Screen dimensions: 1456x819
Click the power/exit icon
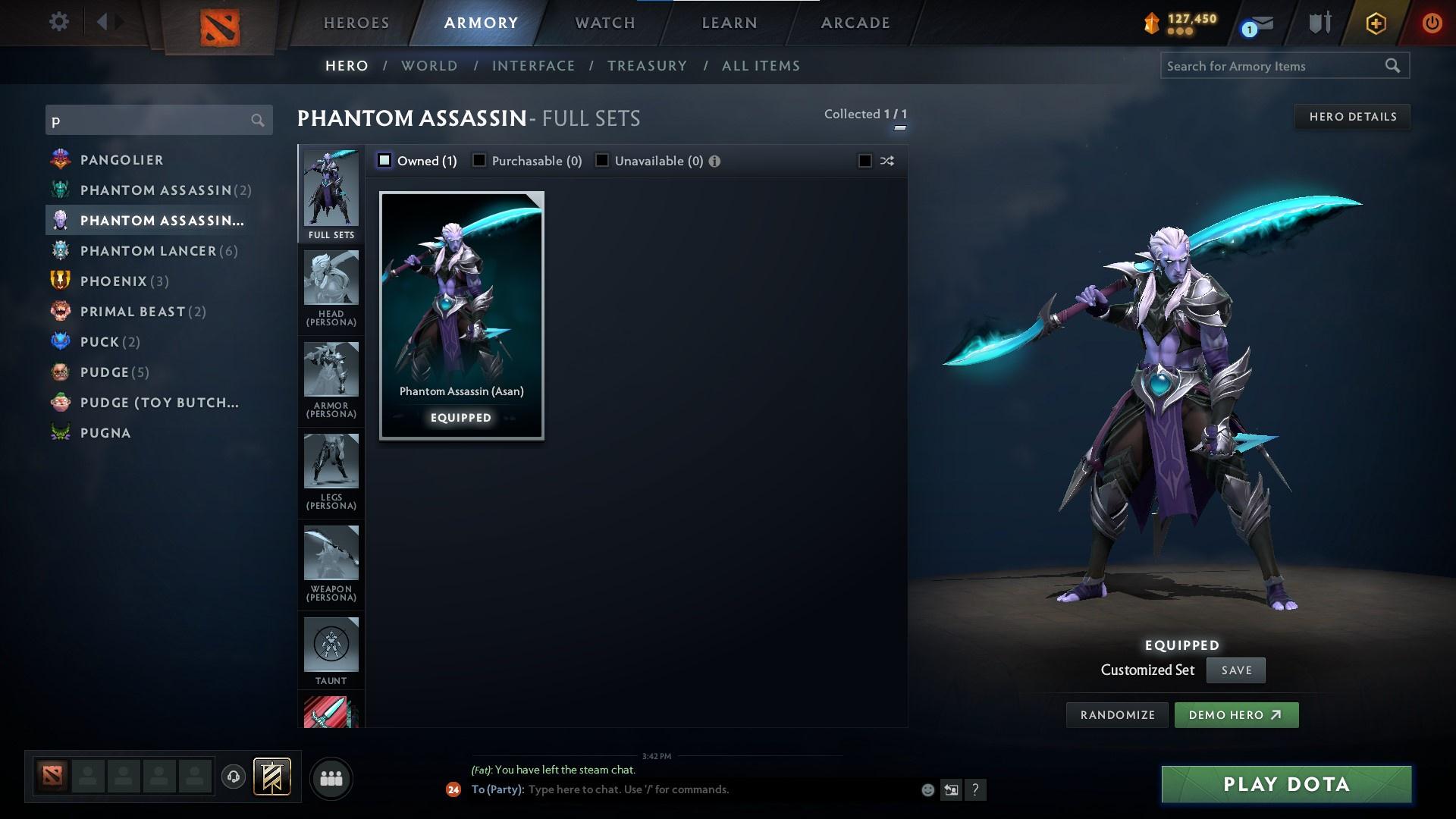pyautogui.click(x=1432, y=22)
